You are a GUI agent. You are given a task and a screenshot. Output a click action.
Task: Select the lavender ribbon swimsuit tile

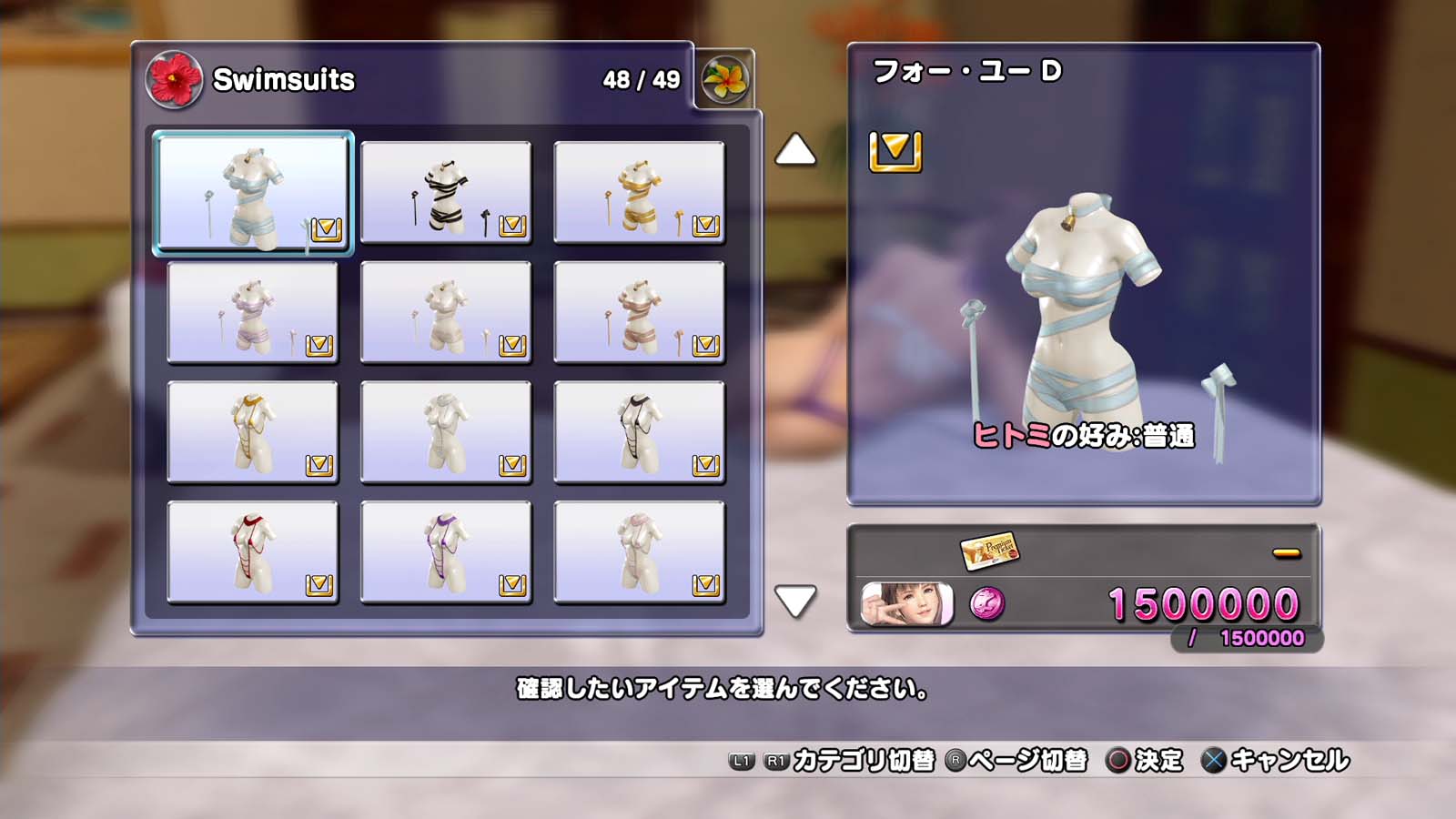pos(253,313)
